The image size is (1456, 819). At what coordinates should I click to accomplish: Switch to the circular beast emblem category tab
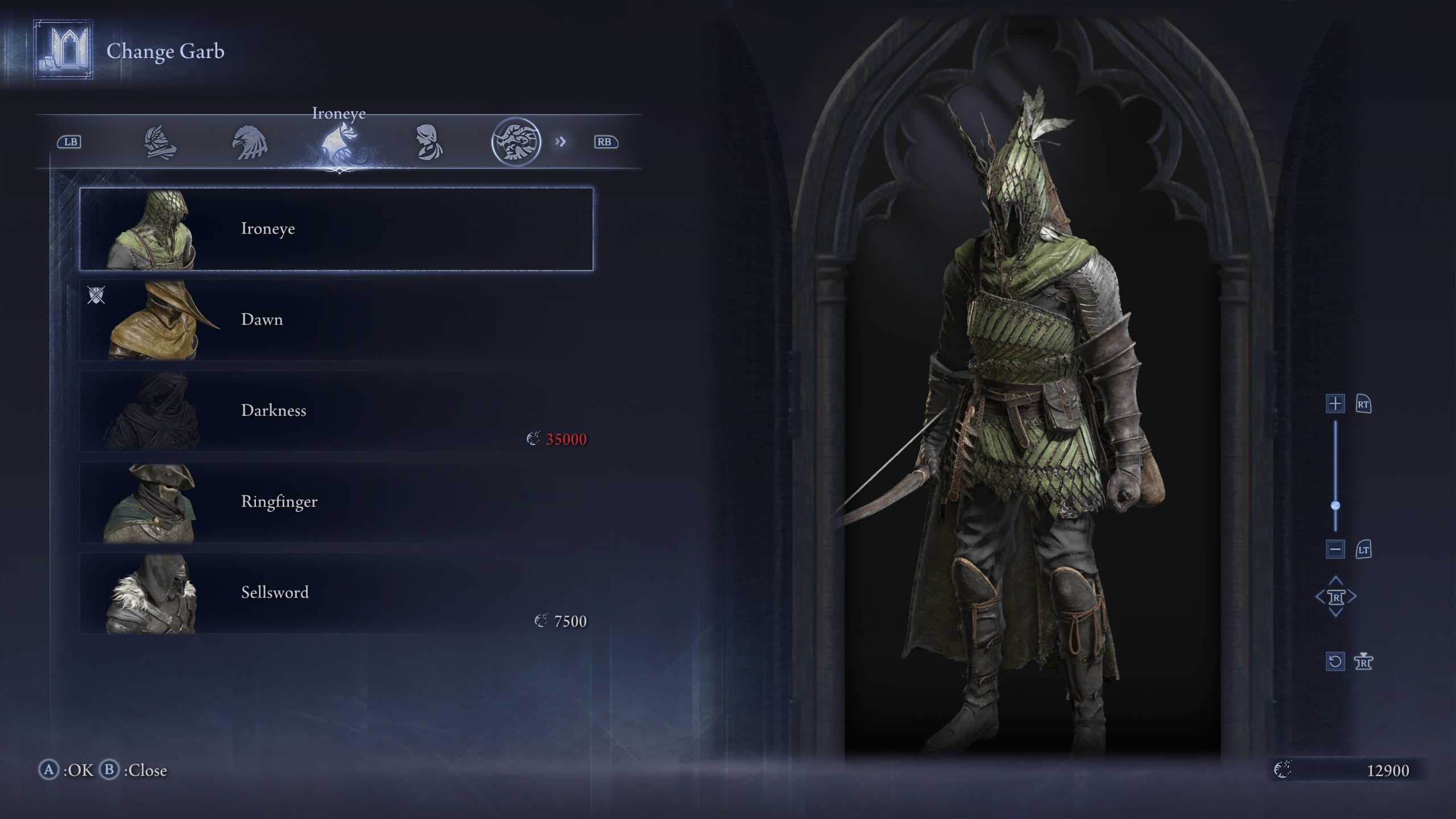[518, 142]
